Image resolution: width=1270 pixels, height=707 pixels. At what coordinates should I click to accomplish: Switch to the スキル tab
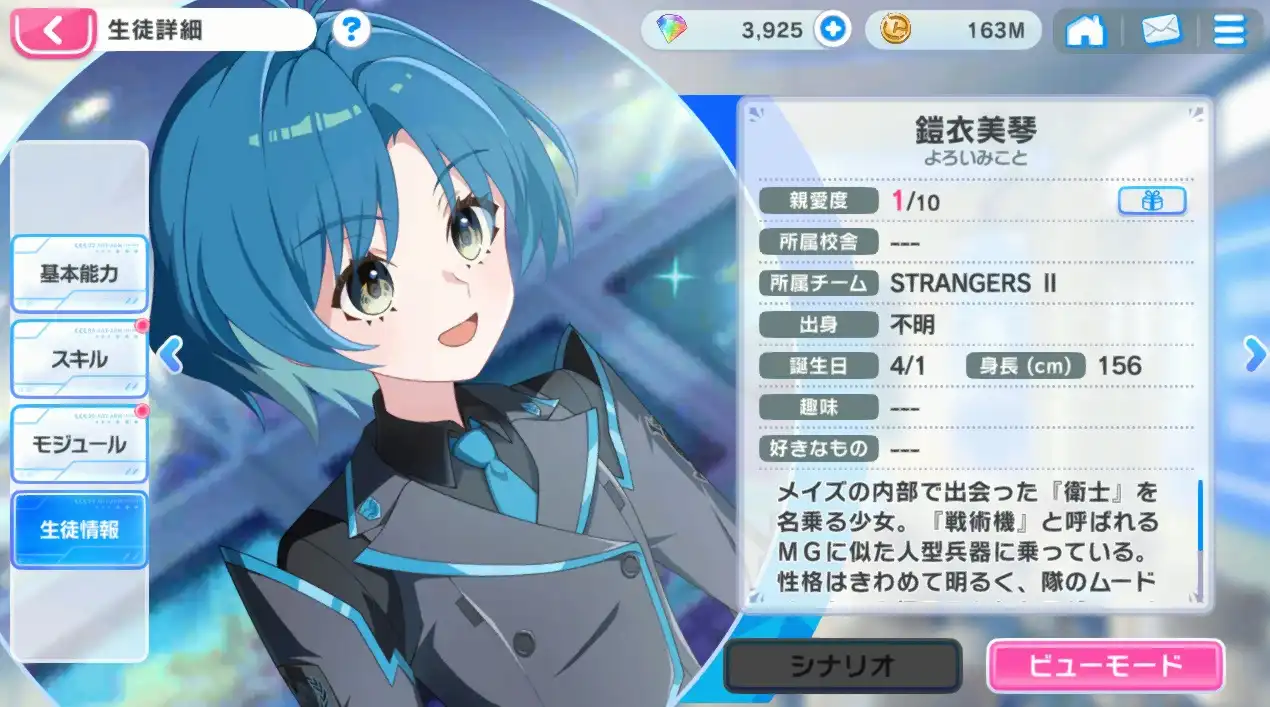(x=79, y=359)
